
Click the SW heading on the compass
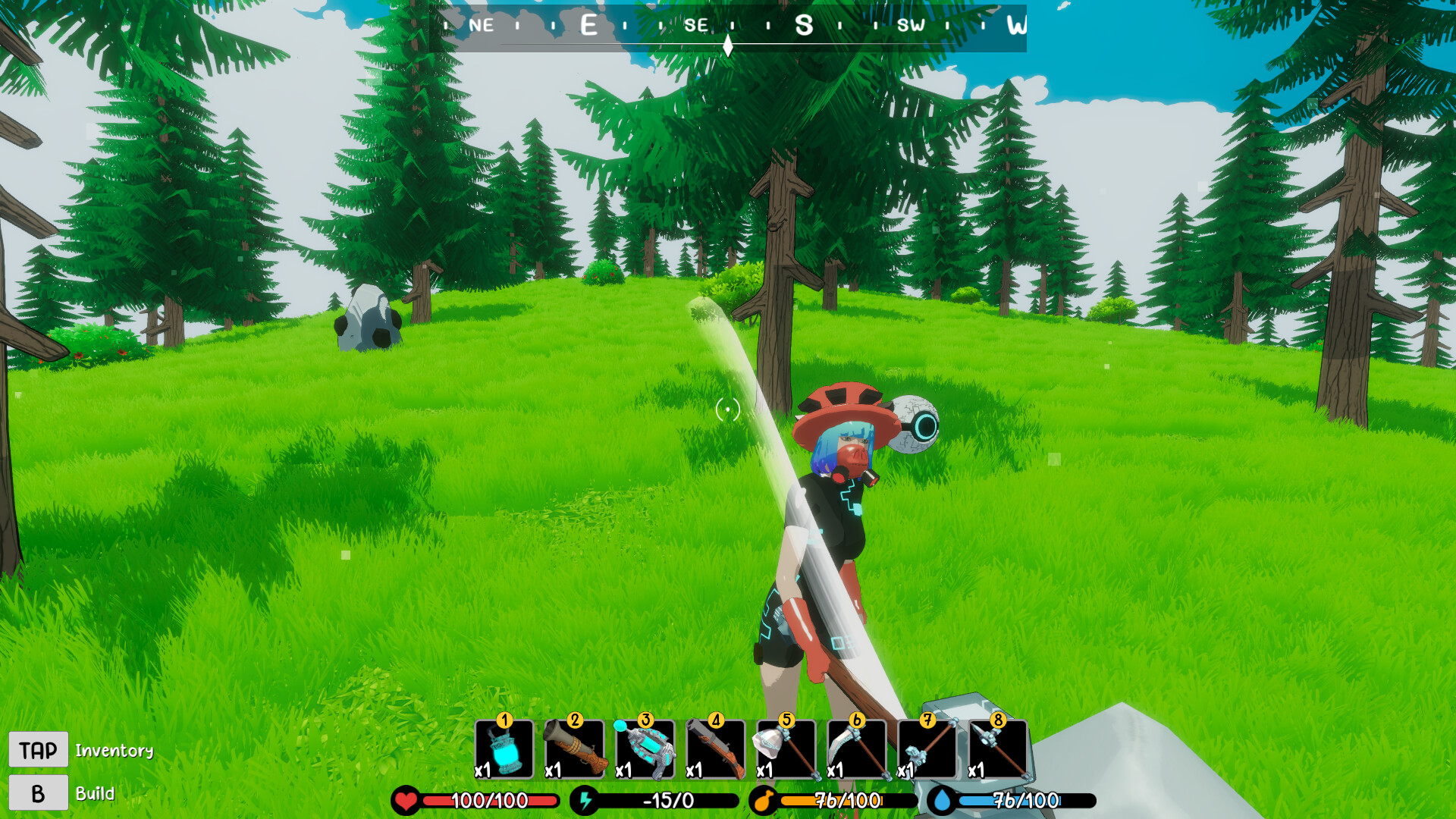[912, 25]
